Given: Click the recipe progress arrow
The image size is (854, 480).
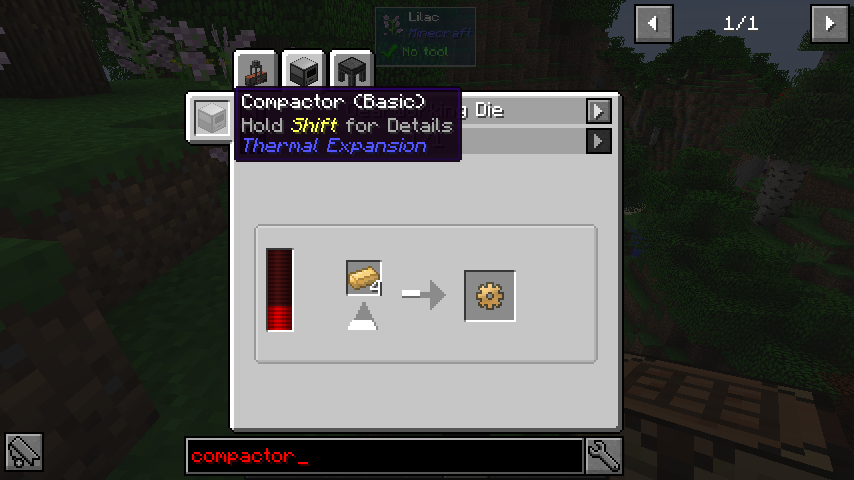Looking at the screenshot, I should [423, 294].
